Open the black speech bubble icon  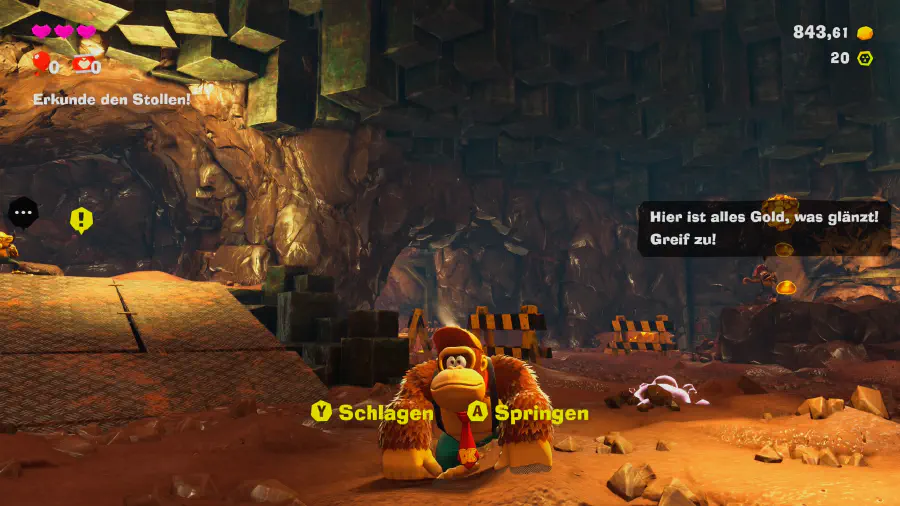[x=23, y=212]
